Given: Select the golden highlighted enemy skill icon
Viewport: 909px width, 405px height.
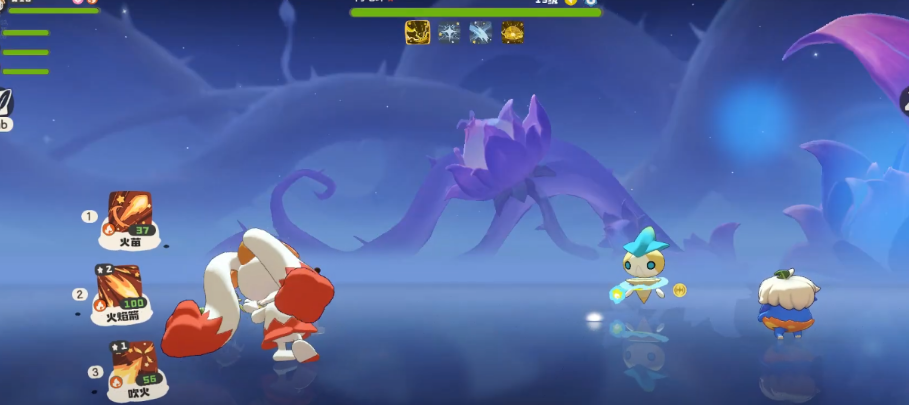Looking at the screenshot, I should [x=417, y=32].
